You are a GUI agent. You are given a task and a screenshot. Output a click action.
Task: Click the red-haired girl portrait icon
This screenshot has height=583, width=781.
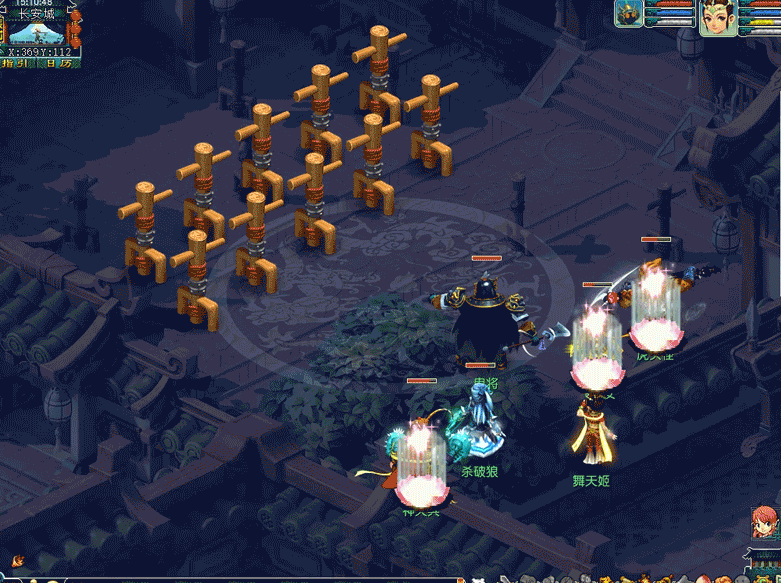[x=765, y=524]
